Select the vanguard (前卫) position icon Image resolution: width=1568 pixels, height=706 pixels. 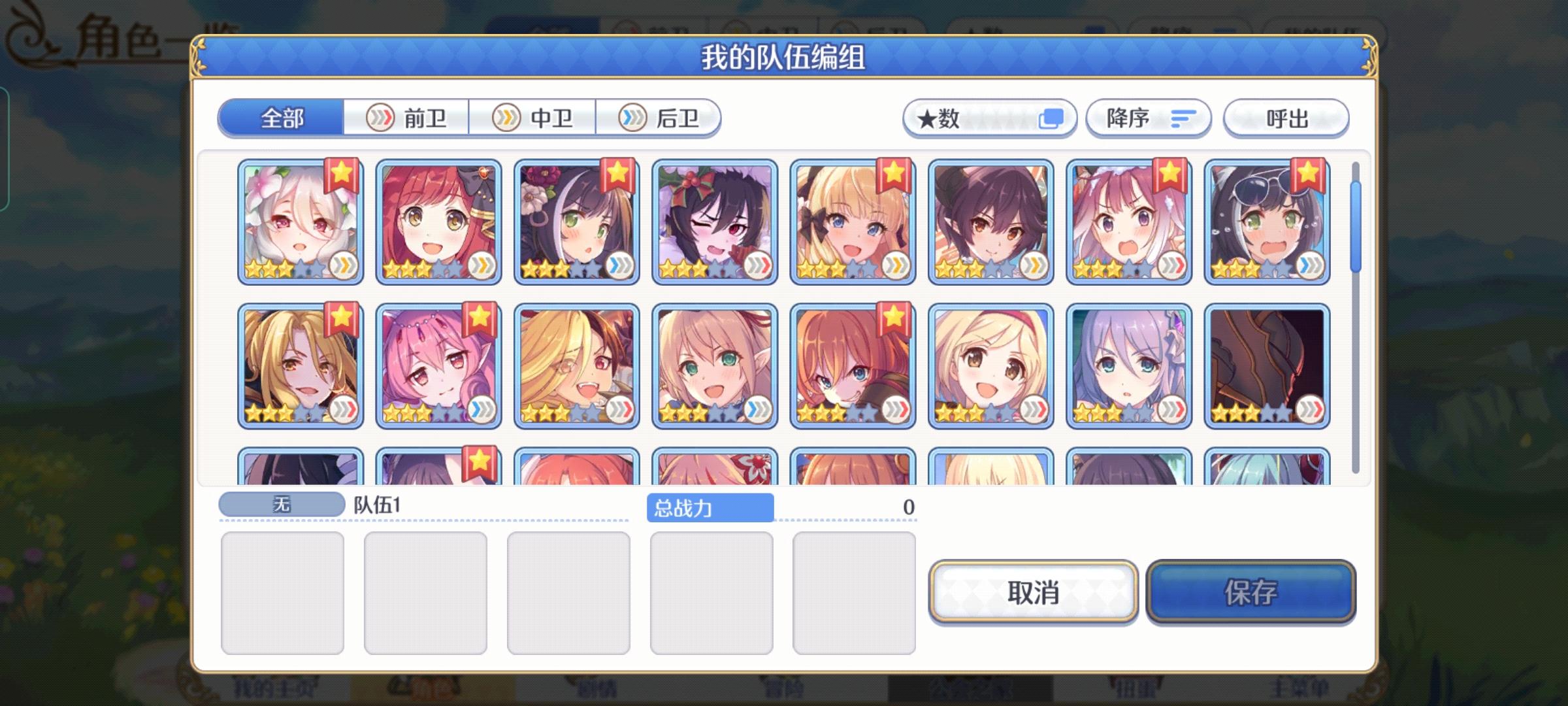[x=382, y=118]
